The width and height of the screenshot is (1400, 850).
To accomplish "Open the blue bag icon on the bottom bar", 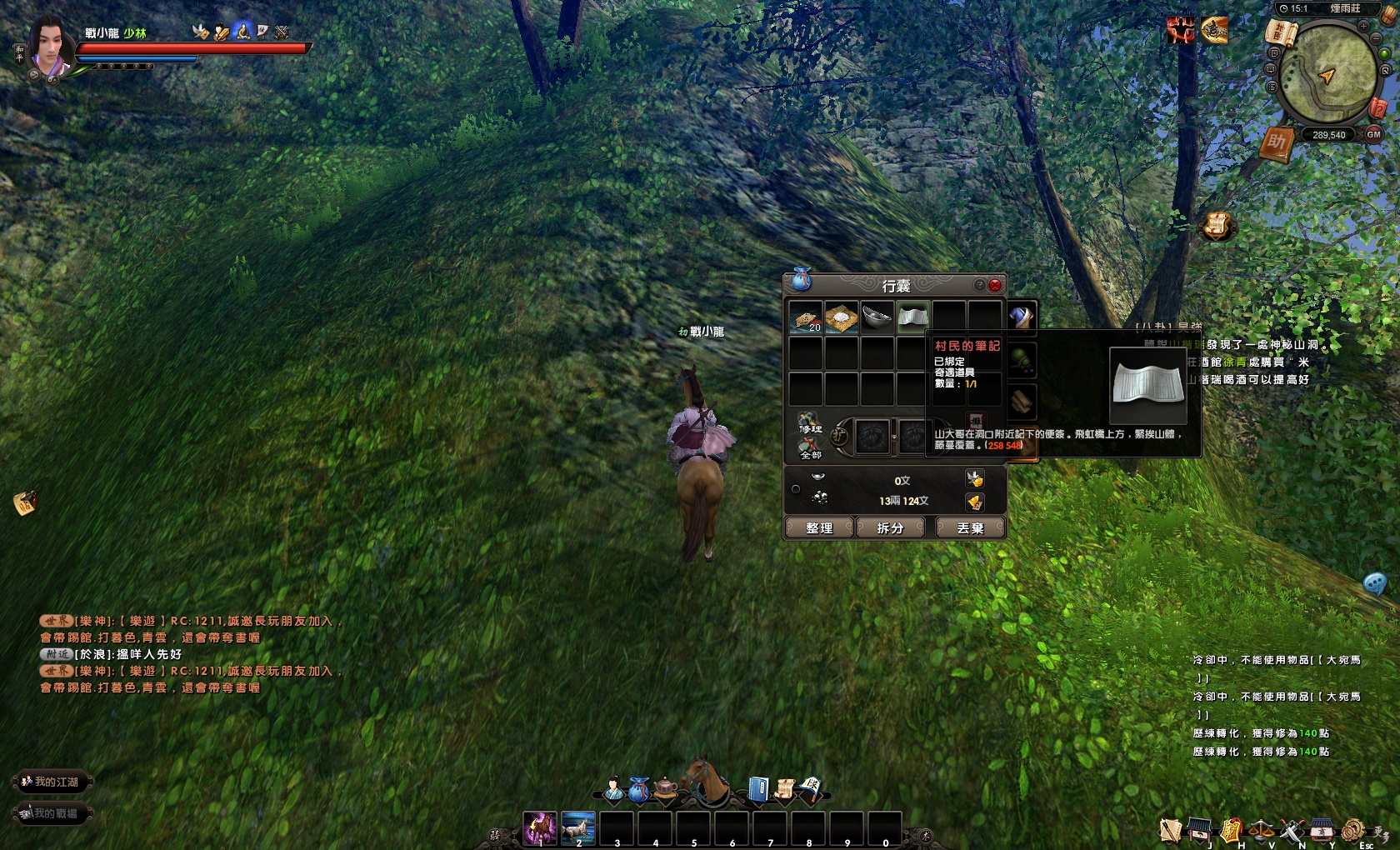I will (639, 789).
